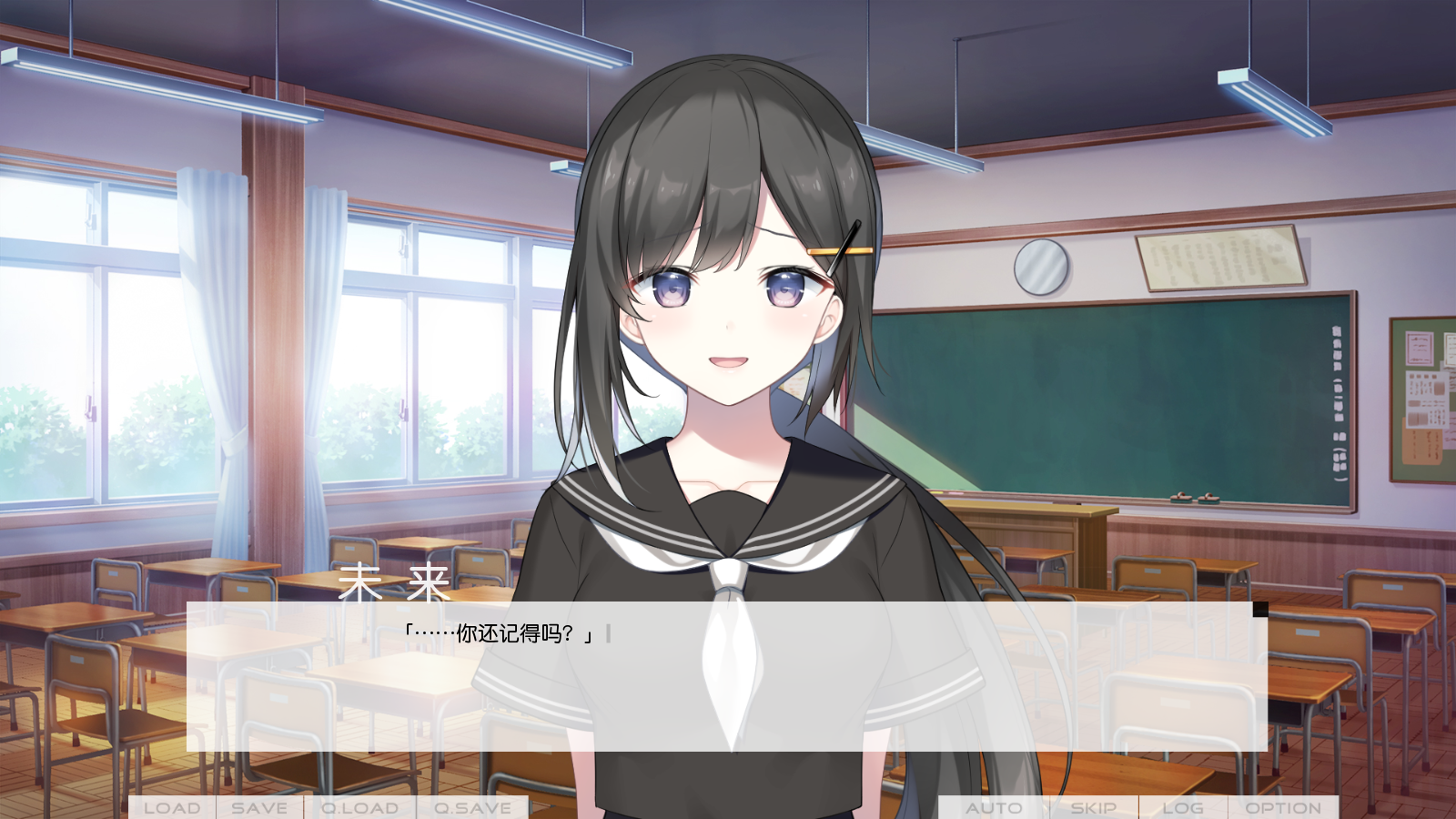
Task: Select SKIP in the bottom-right menu bar
Action: [x=1096, y=807]
